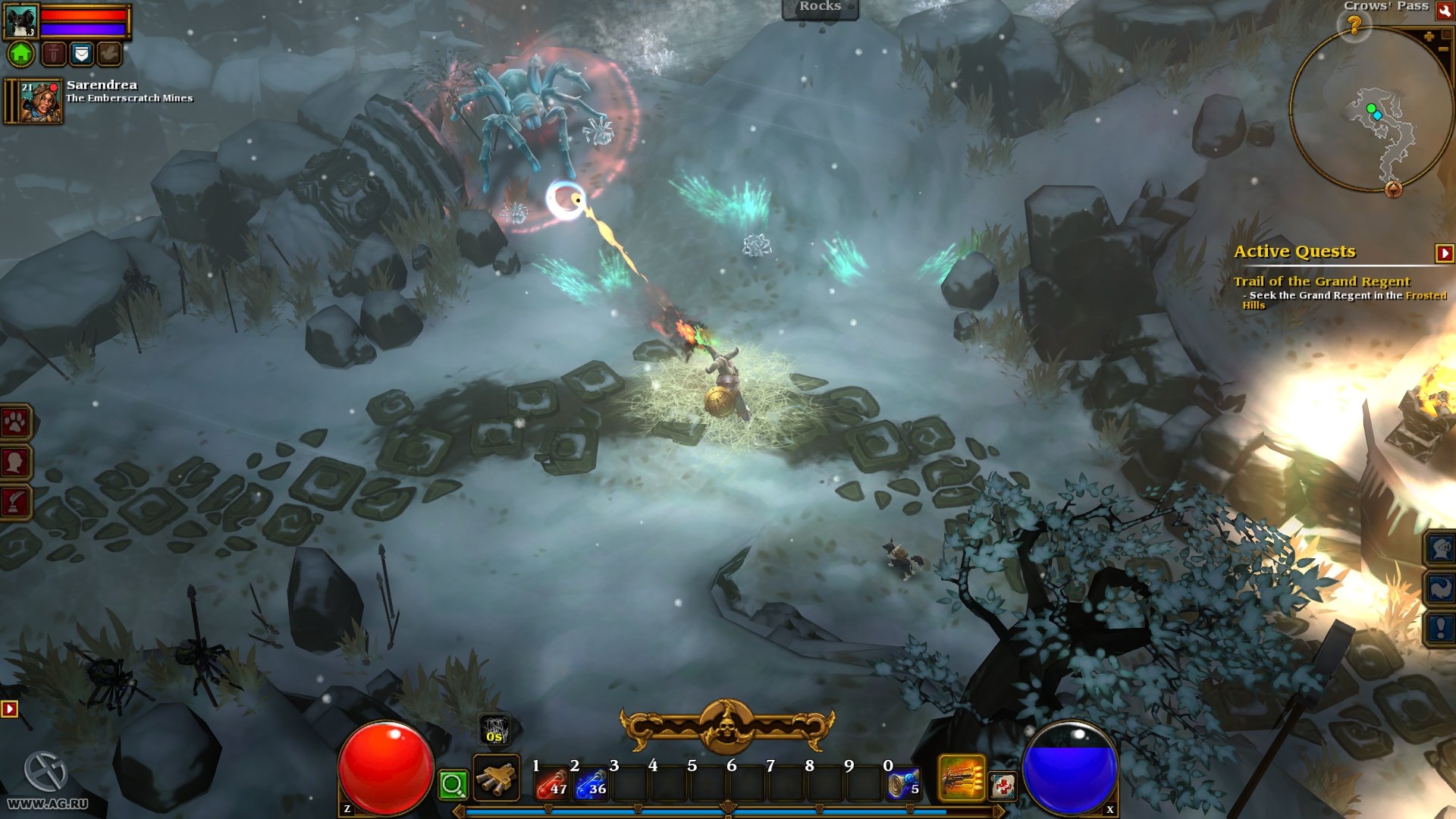Toggle the green magnifier item-labels button
The width and height of the screenshot is (1456, 819).
point(453,785)
